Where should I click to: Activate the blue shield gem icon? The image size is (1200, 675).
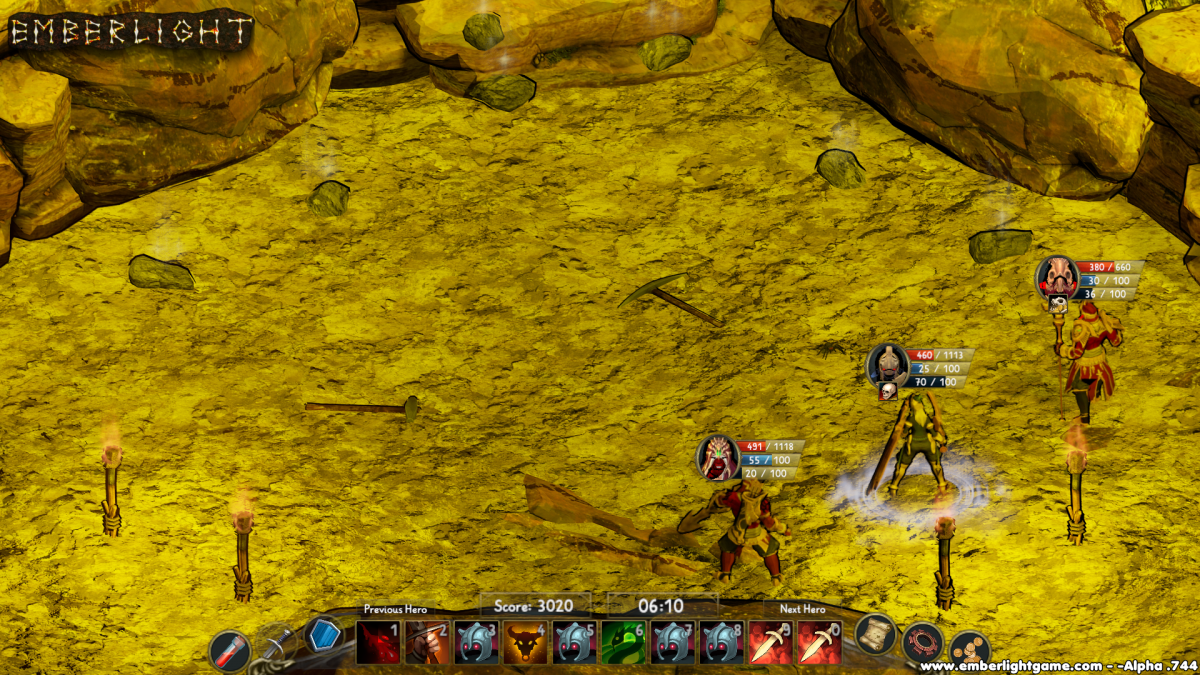[x=322, y=634]
